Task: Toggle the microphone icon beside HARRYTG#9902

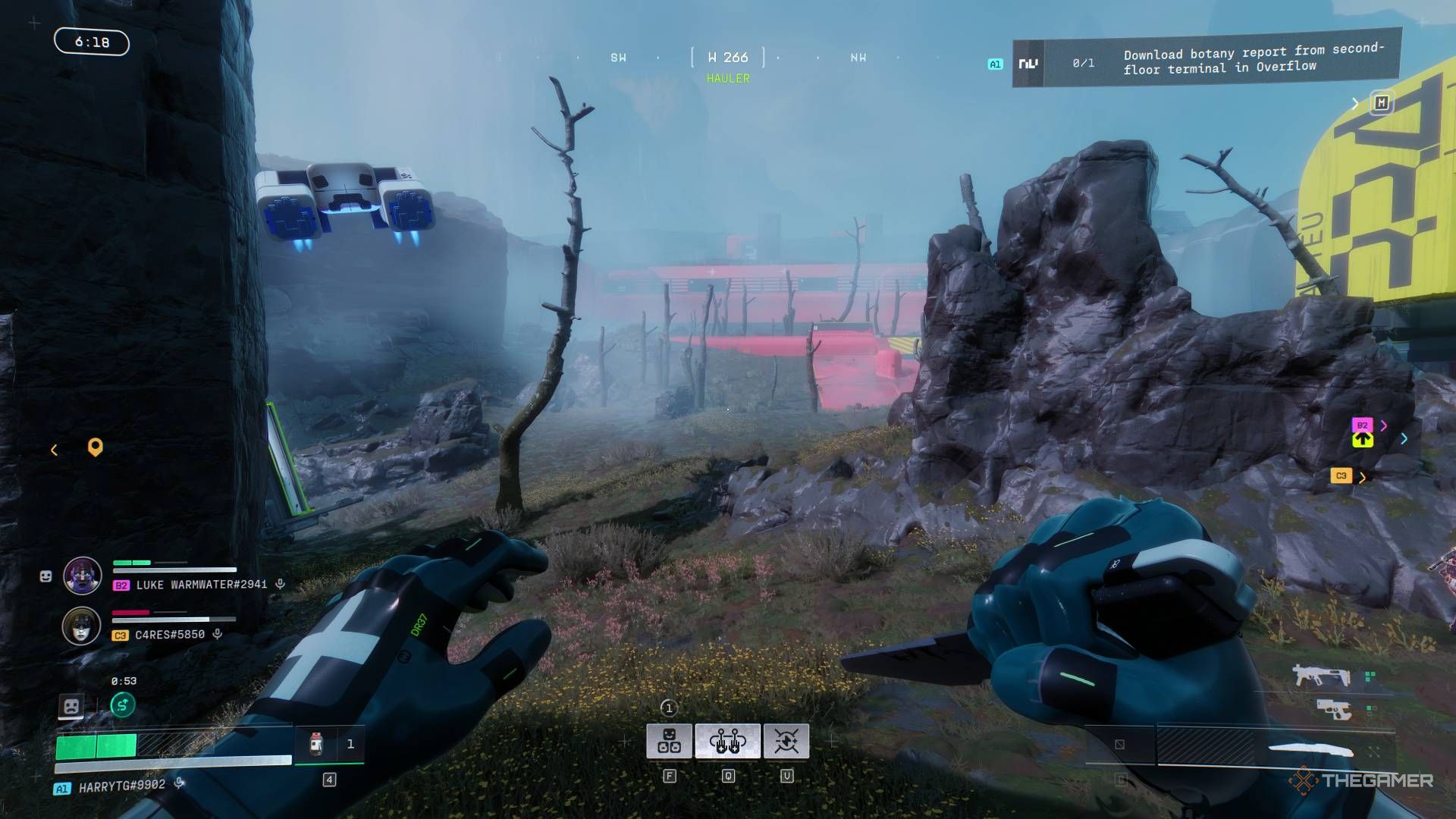Action: click(179, 783)
